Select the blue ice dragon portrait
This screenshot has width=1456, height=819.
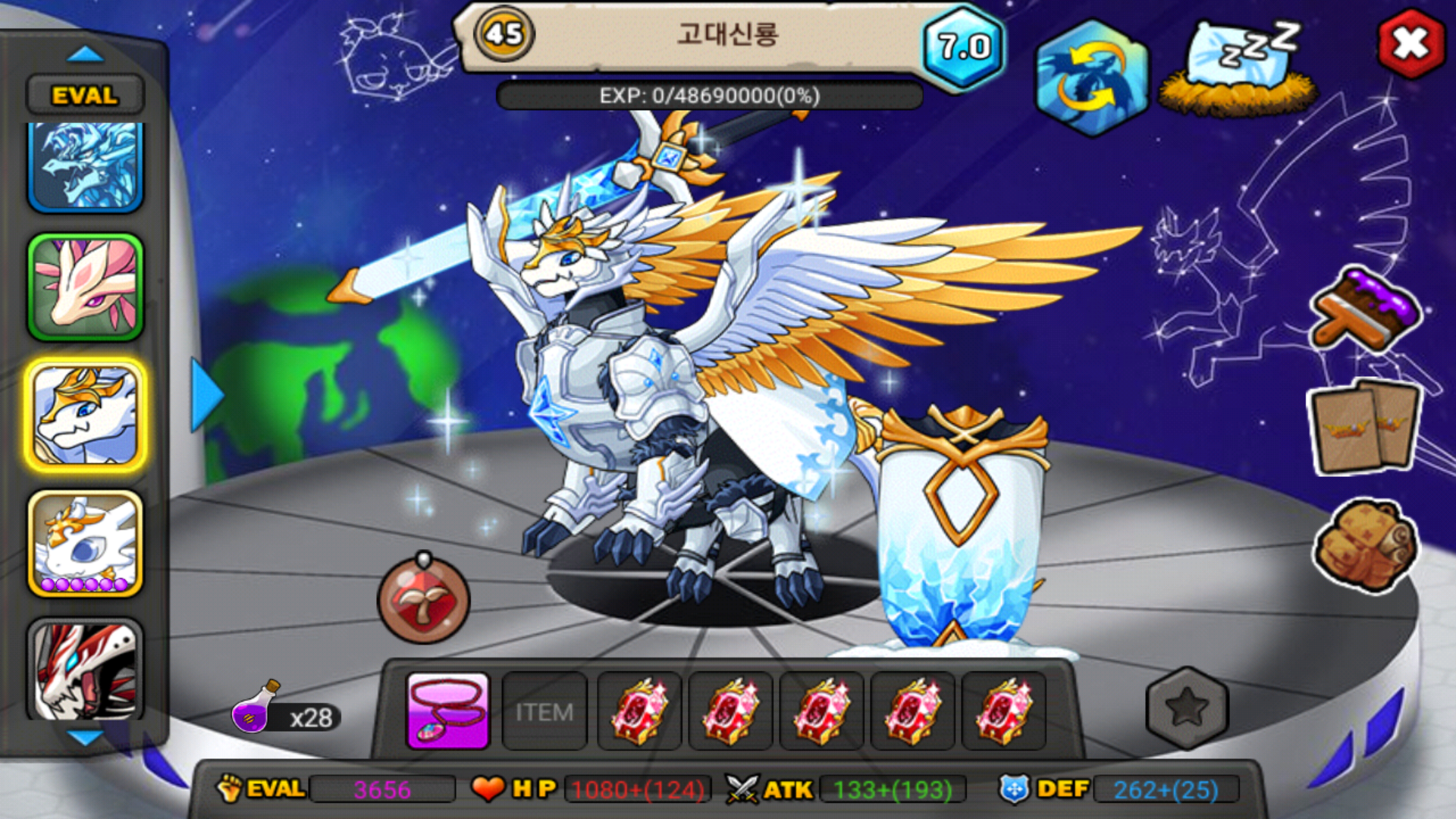coord(85,167)
